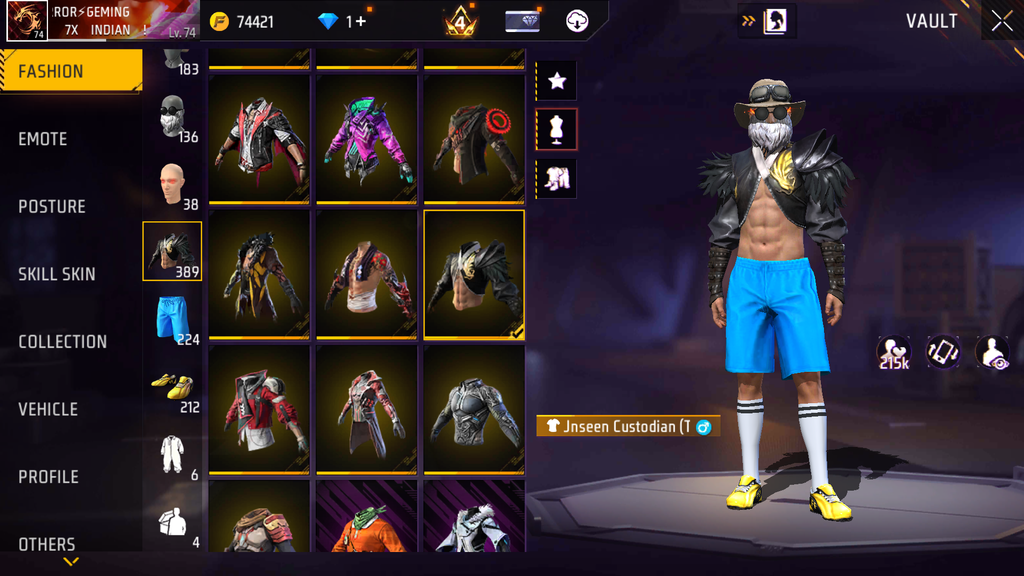Open the player profile avatar

[x=27, y=21]
